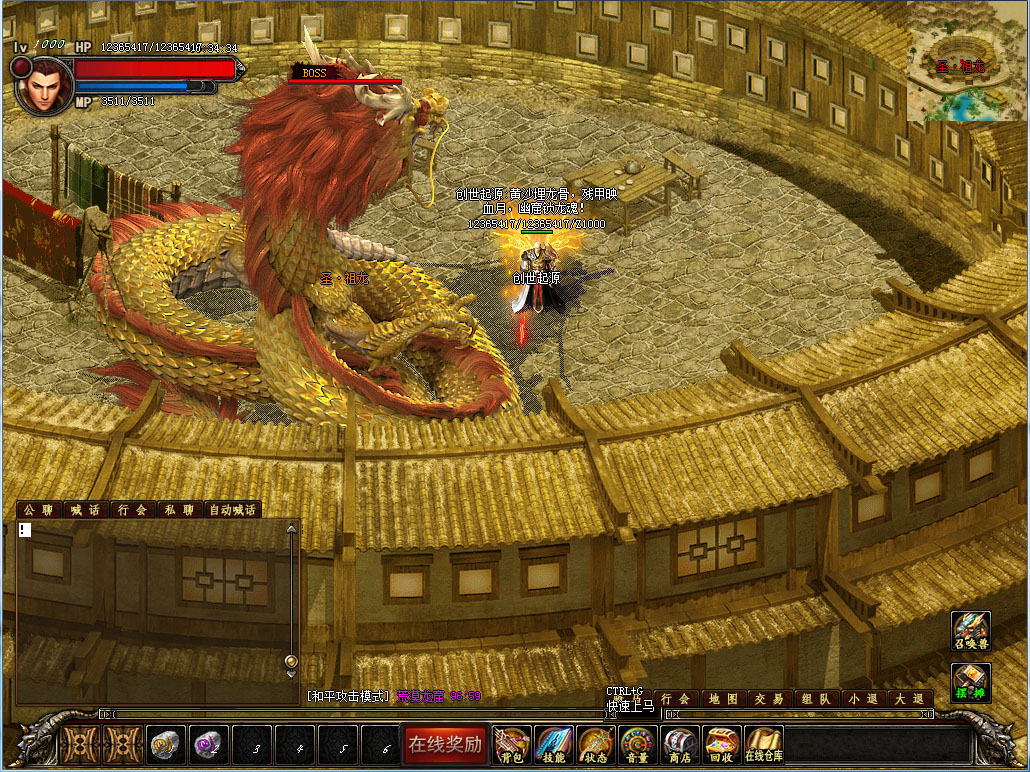Open the 组队 team button
Viewport: 1030px width, 772px height.
817,699
